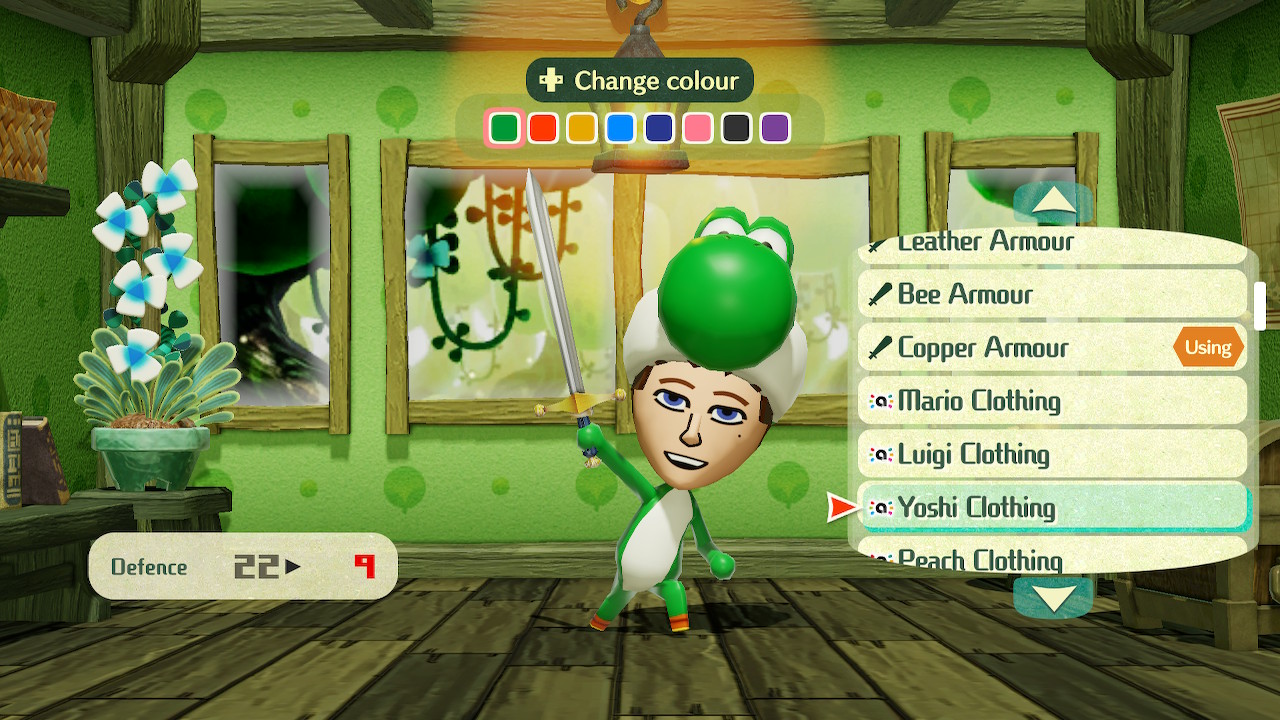Click the clothing list scrollbar handle
1280x720 pixels.
click(1260, 306)
